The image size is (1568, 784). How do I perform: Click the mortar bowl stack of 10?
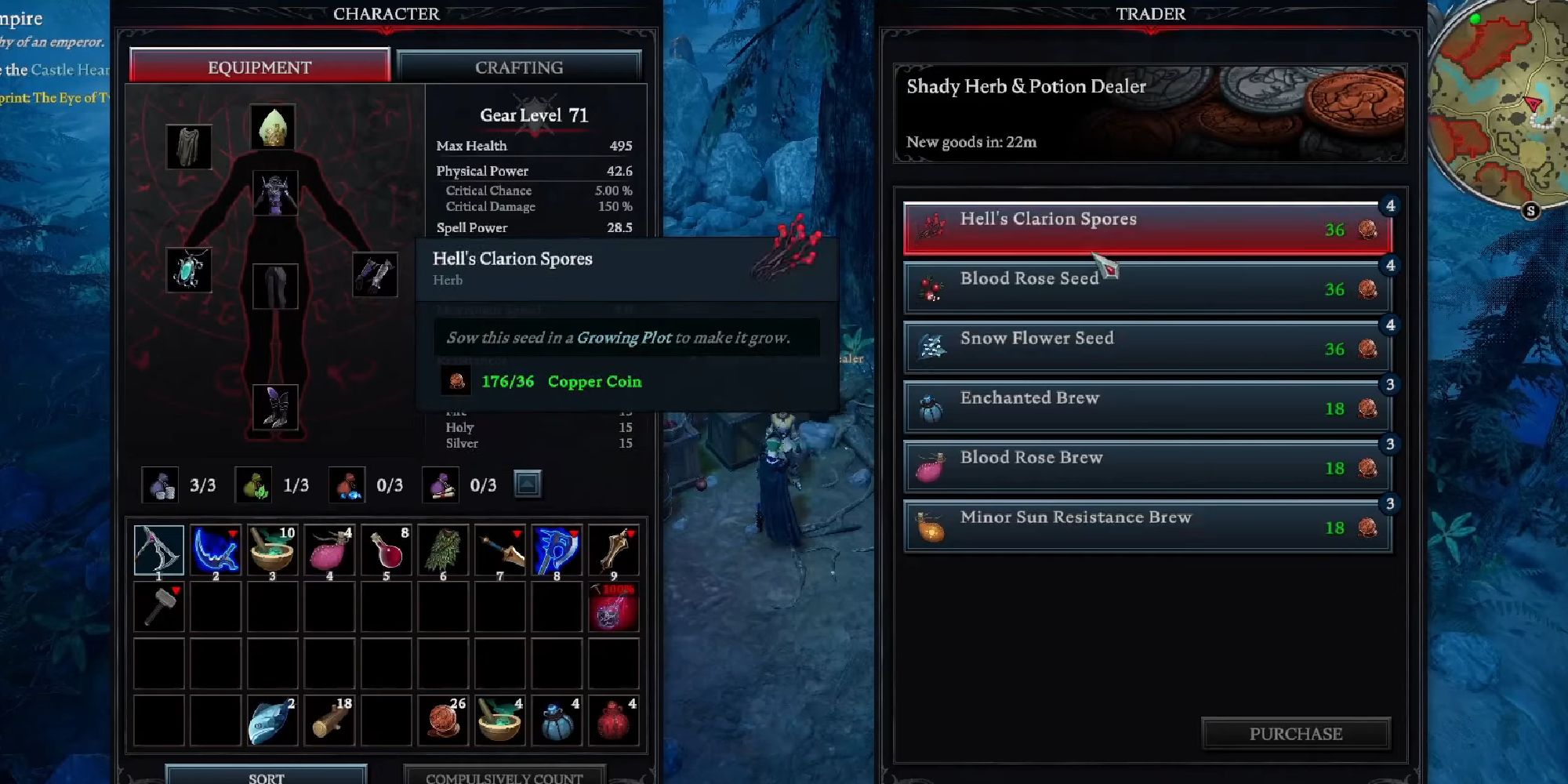[272, 550]
